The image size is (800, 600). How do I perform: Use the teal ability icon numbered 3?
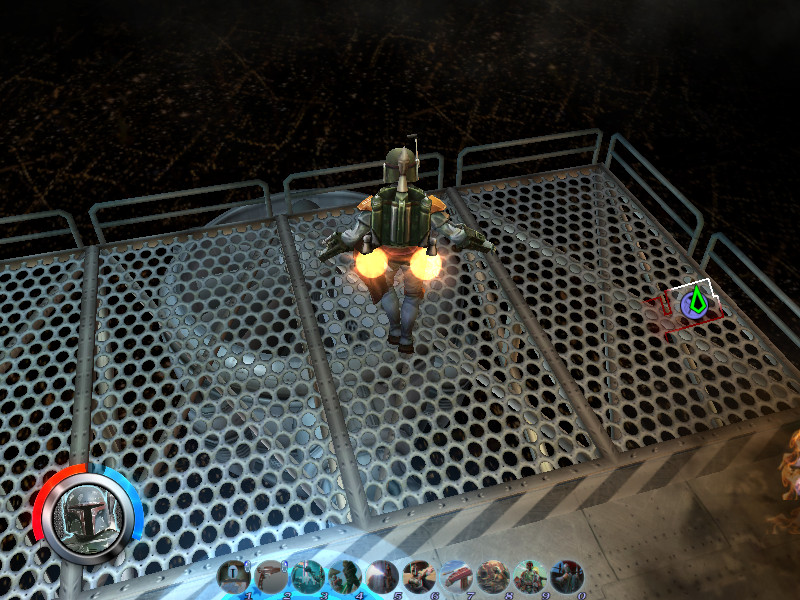pyautogui.click(x=309, y=577)
